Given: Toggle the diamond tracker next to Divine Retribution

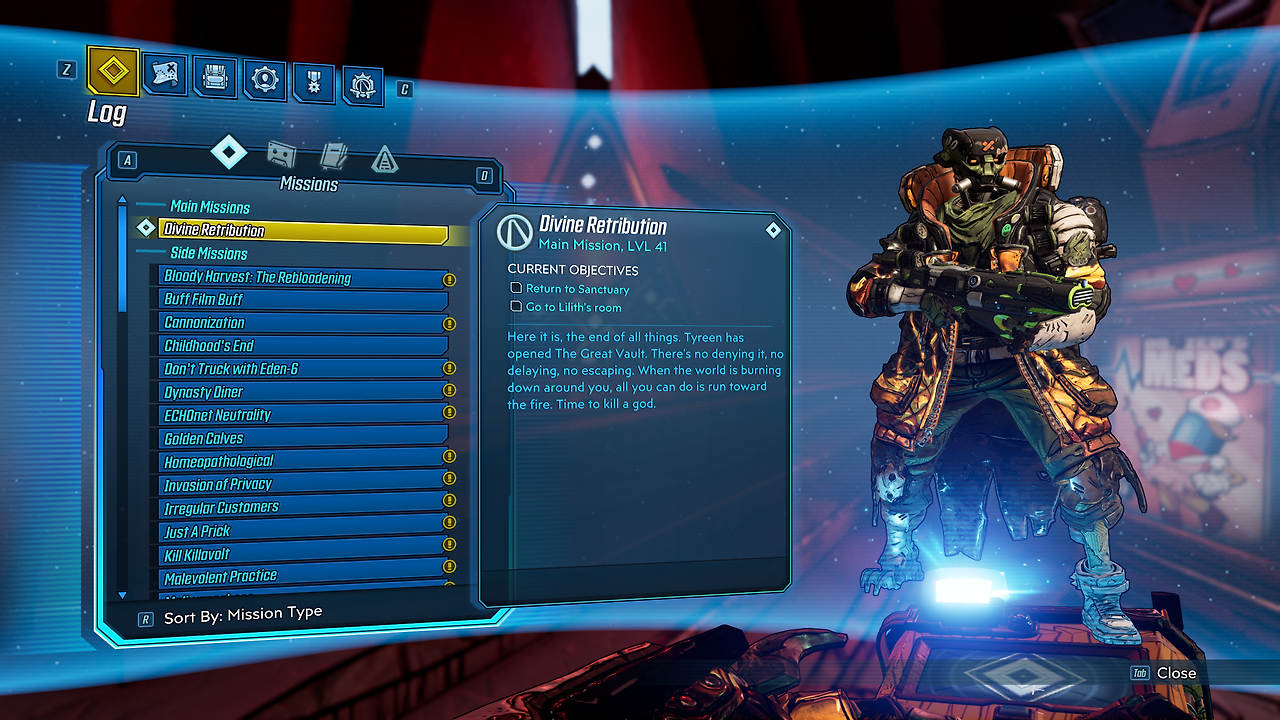Looking at the screenshot, I should (145, 227).
